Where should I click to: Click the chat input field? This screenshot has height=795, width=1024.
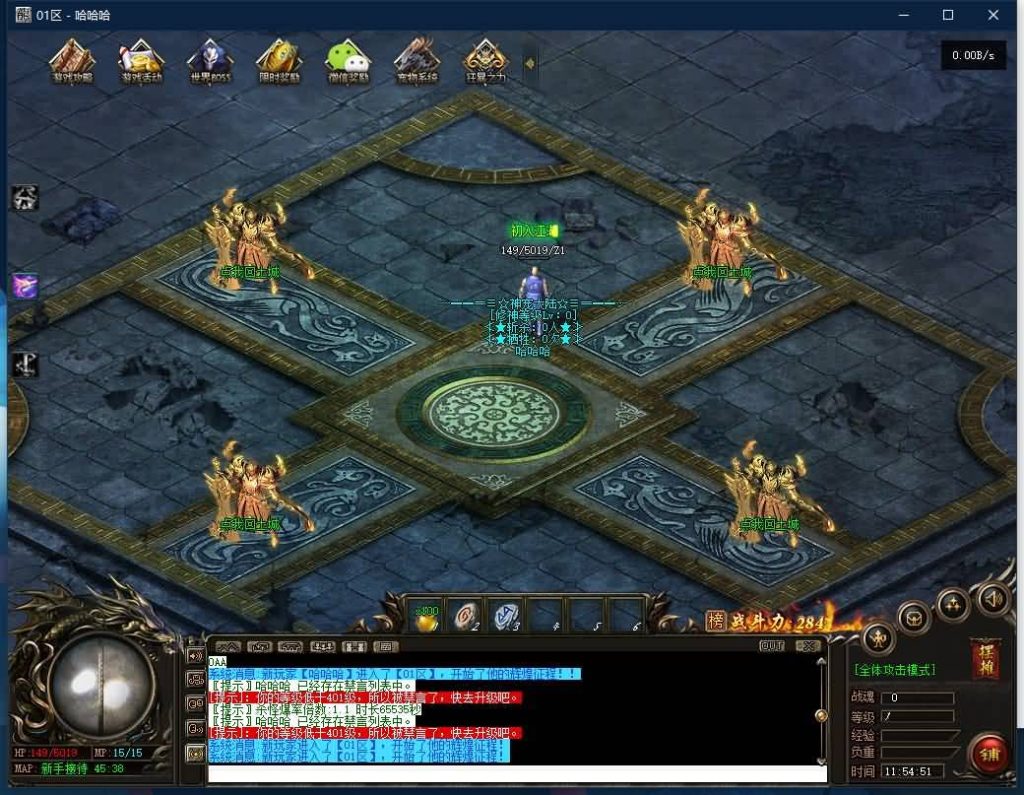click(516, 773)
